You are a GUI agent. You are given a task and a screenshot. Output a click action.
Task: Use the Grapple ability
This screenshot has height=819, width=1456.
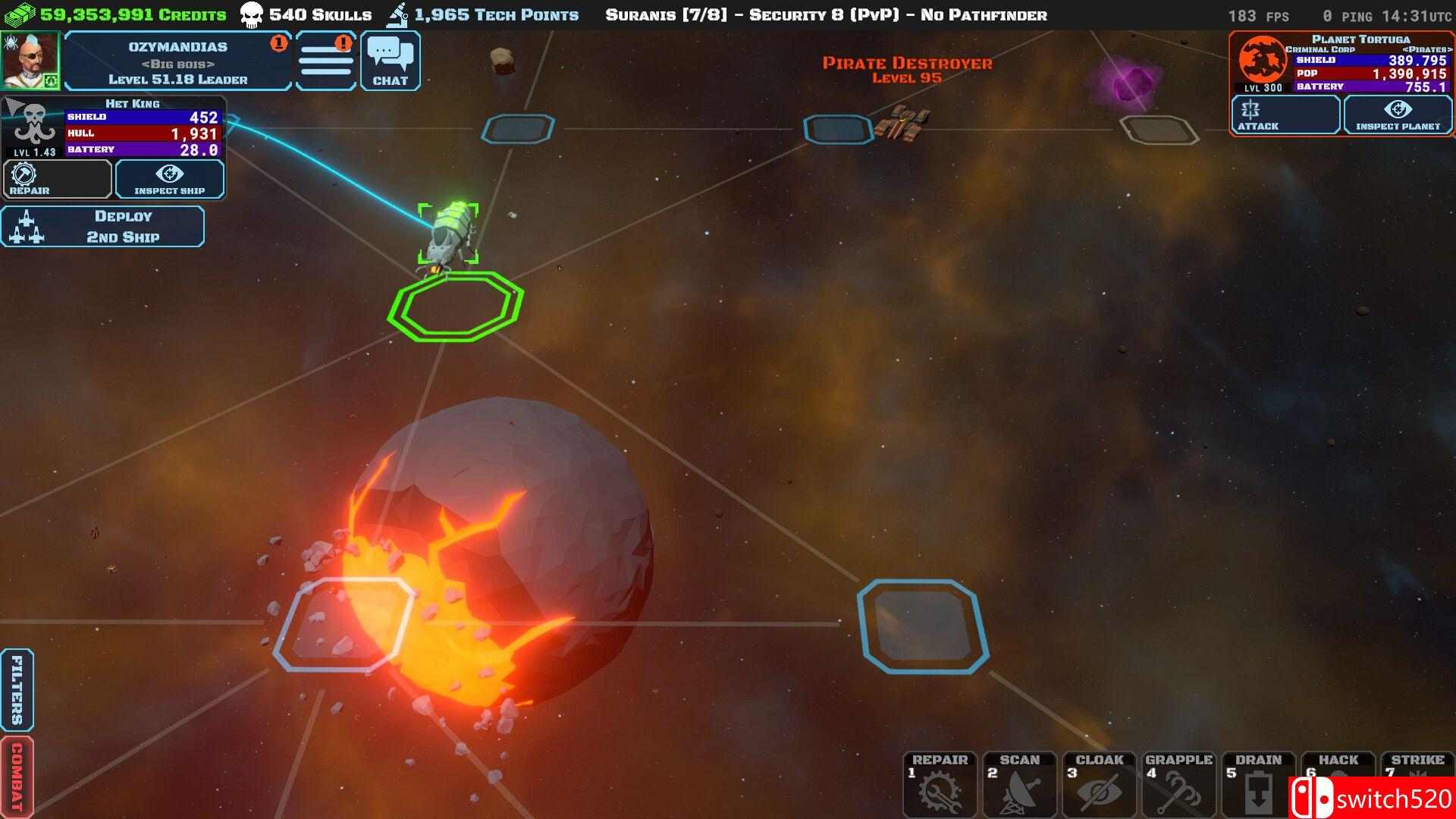click(x=1178, y=784)
